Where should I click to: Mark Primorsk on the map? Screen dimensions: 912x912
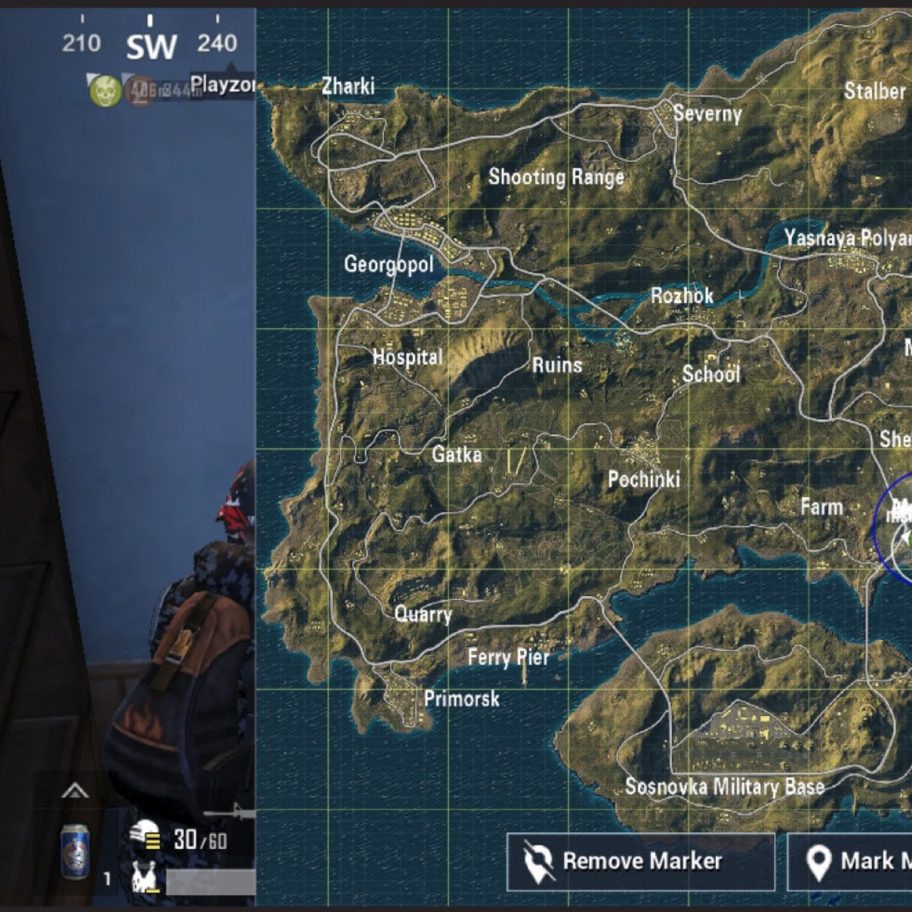point(461,698)
